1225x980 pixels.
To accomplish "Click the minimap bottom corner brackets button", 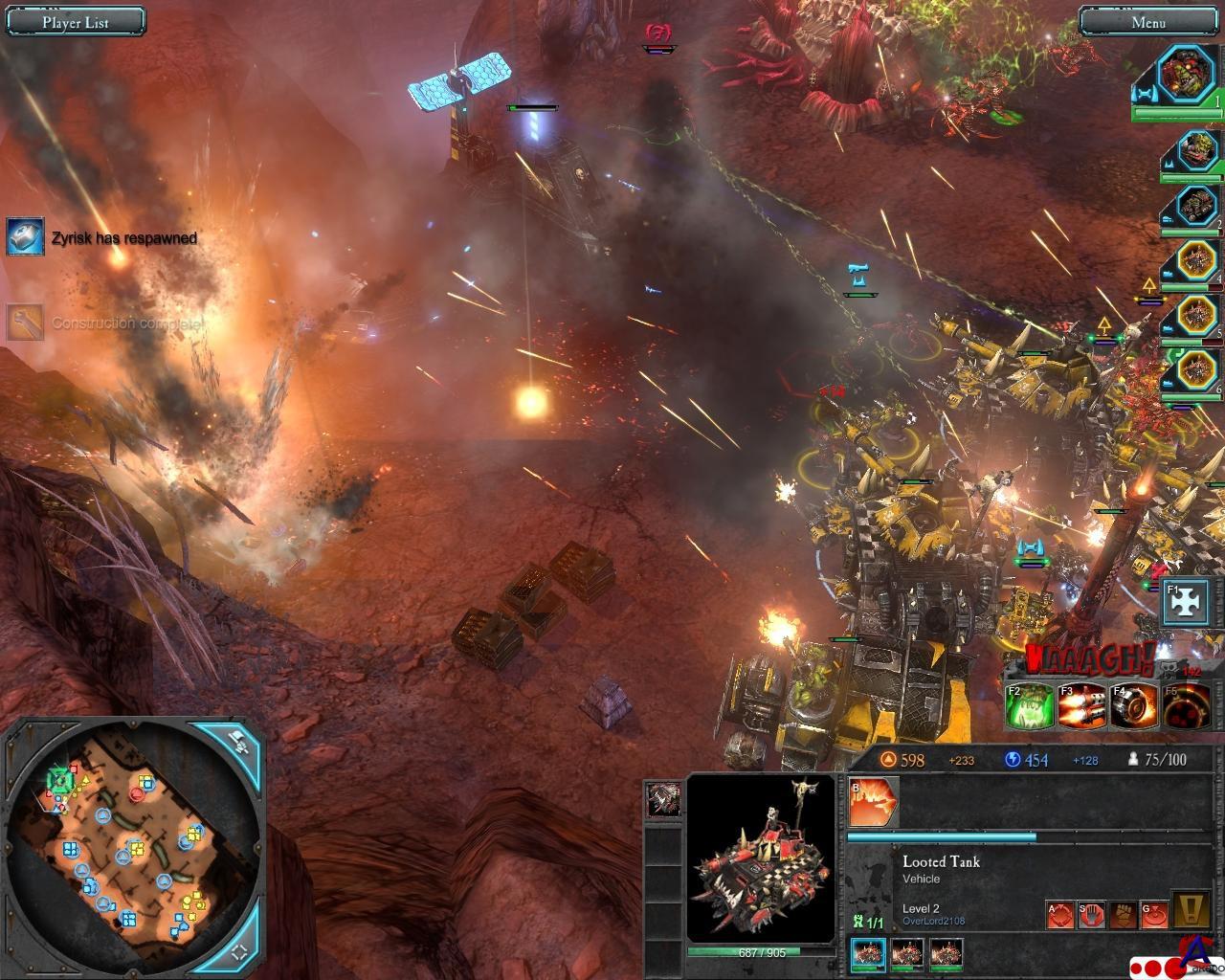I will pyautogui.click(x=239, y=949).
